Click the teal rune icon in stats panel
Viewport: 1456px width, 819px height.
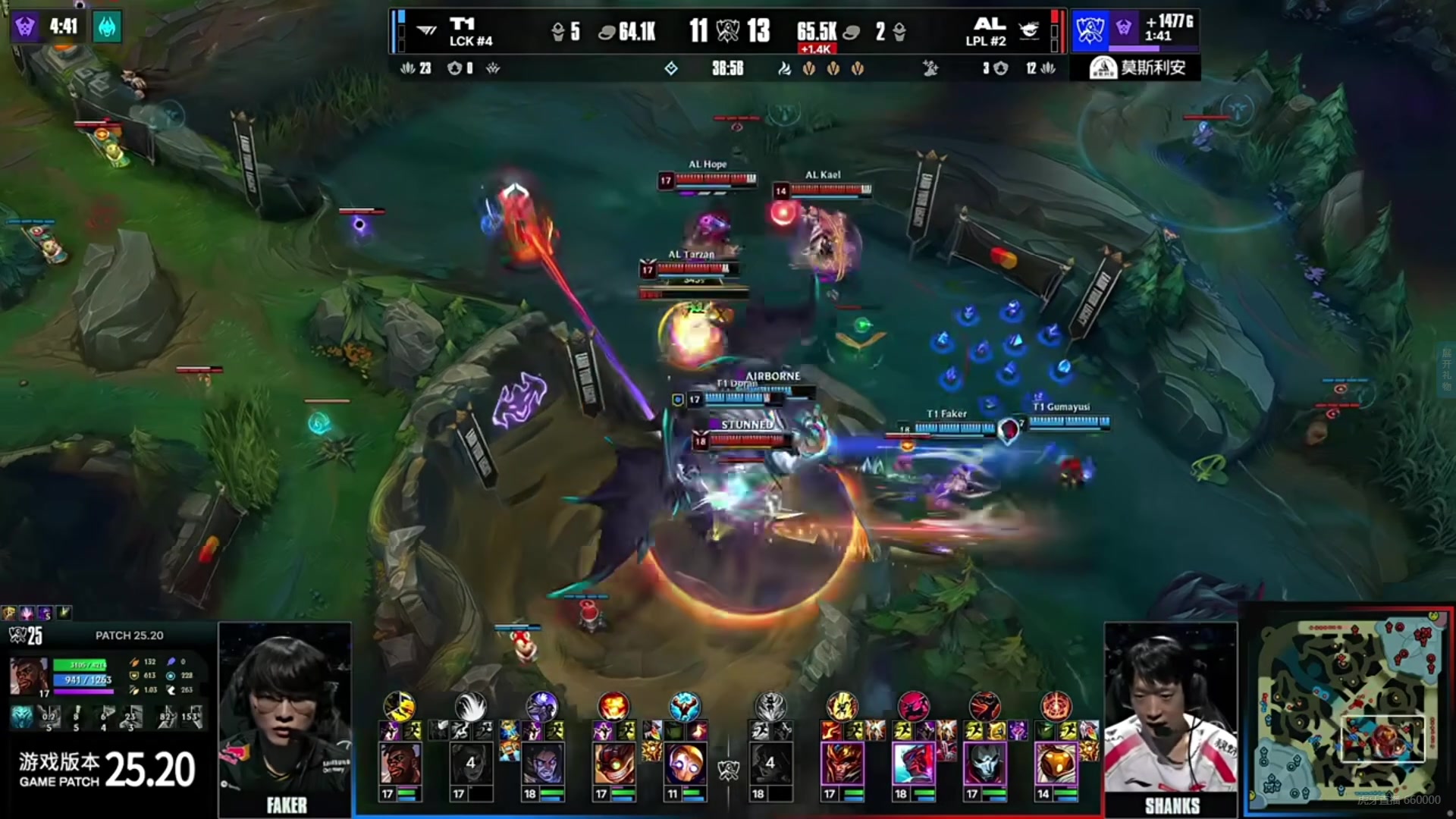22,715
